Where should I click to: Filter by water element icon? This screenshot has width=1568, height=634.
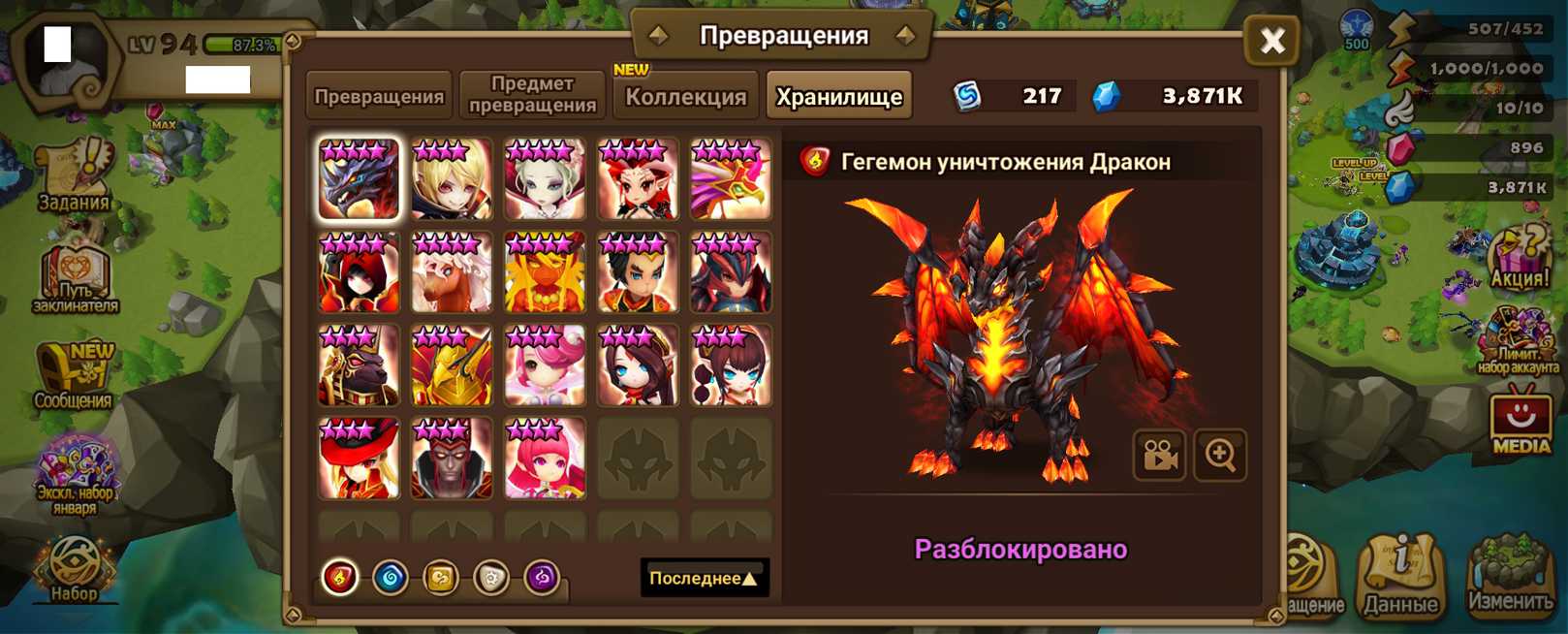click(x=391, y=578)
